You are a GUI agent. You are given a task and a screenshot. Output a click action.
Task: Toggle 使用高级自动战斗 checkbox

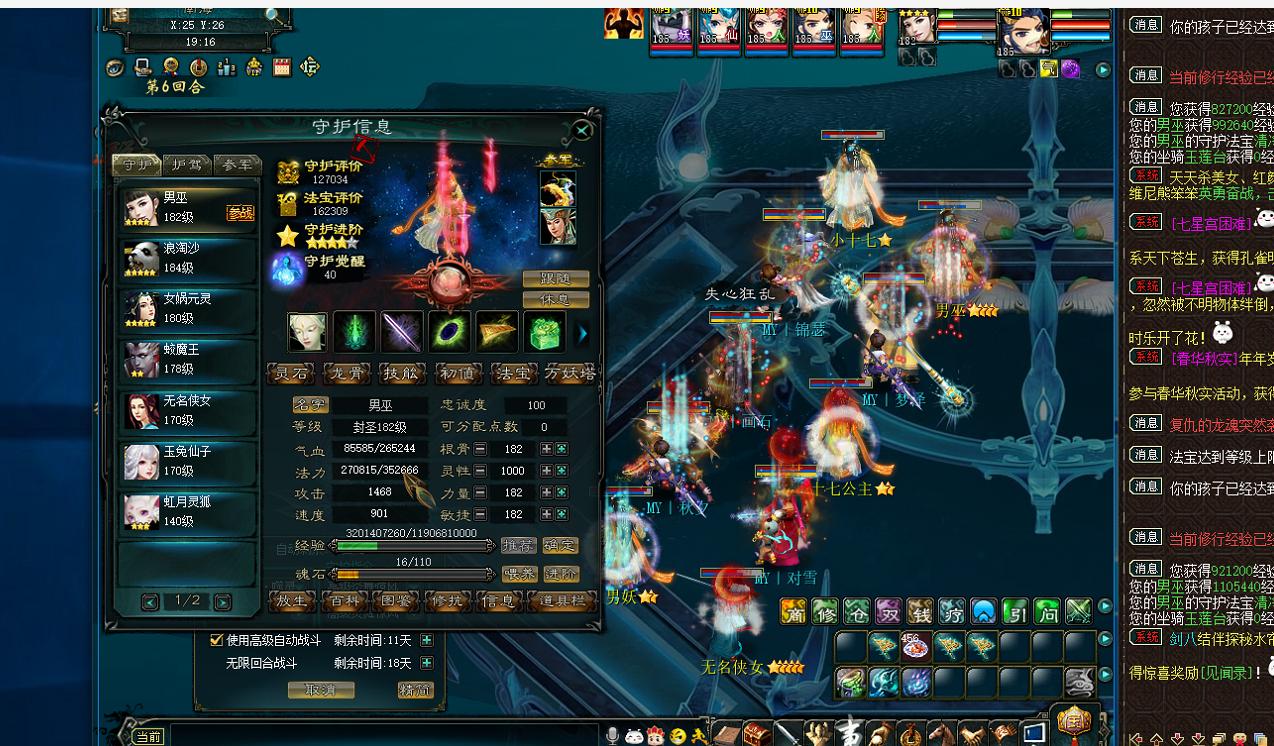tap(217, 640)
